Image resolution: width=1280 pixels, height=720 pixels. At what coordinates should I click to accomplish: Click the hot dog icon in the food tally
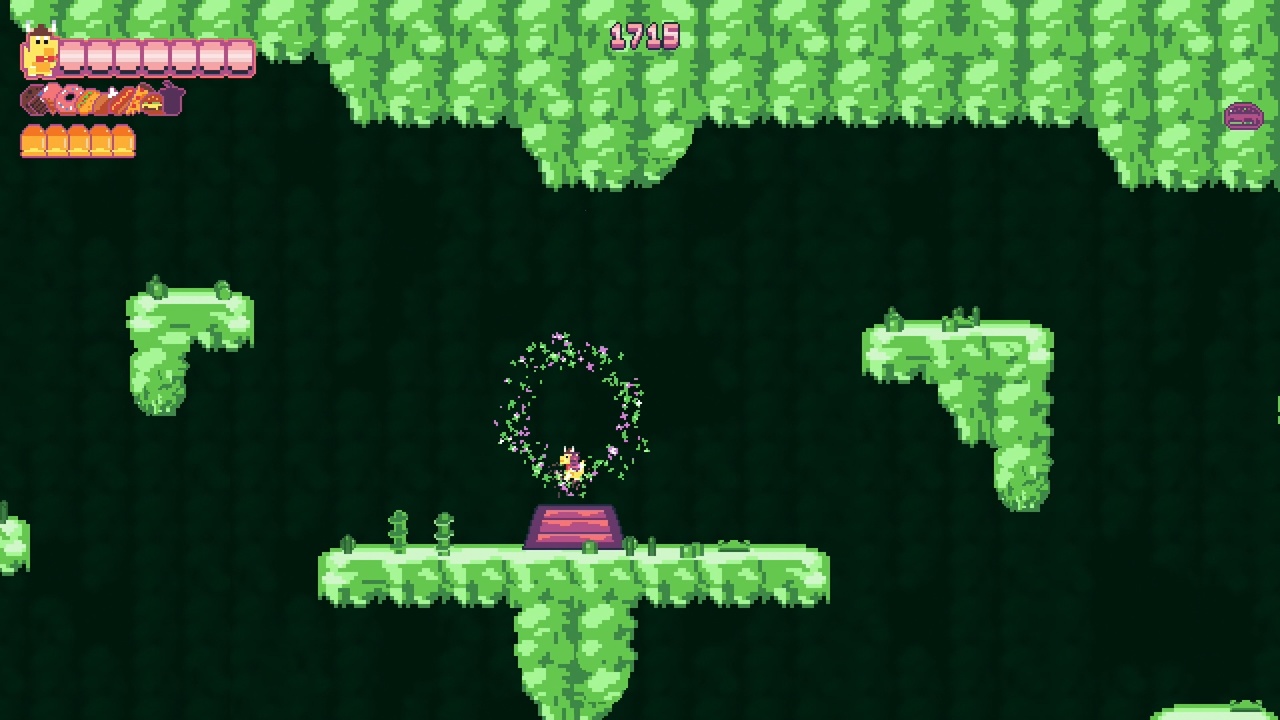(122, 100)
